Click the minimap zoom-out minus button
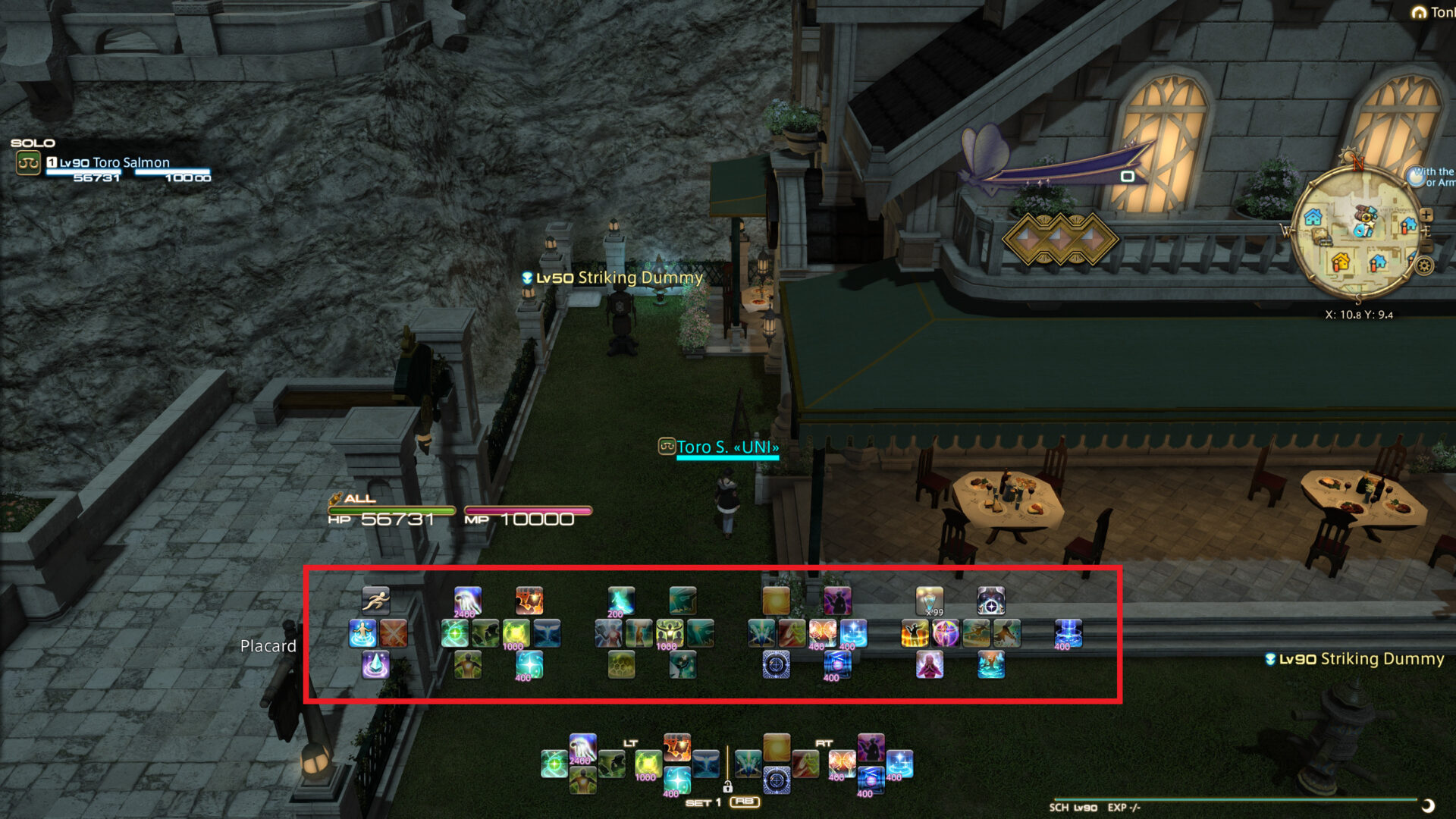1456x819 pixels. 1426,244
